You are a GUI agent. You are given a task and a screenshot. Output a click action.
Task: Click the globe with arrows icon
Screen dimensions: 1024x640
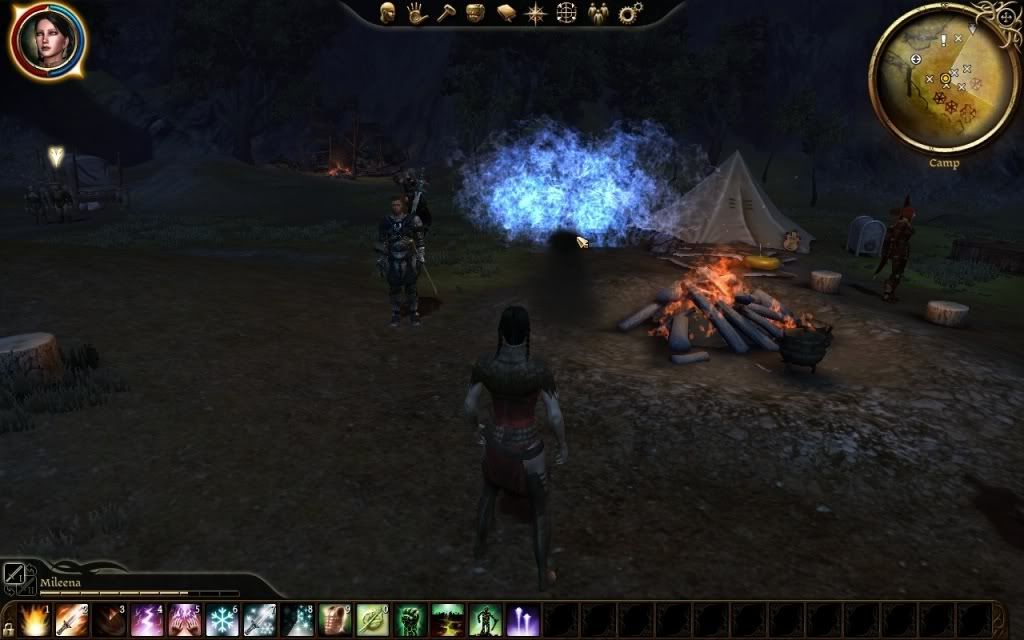(567, 12)
